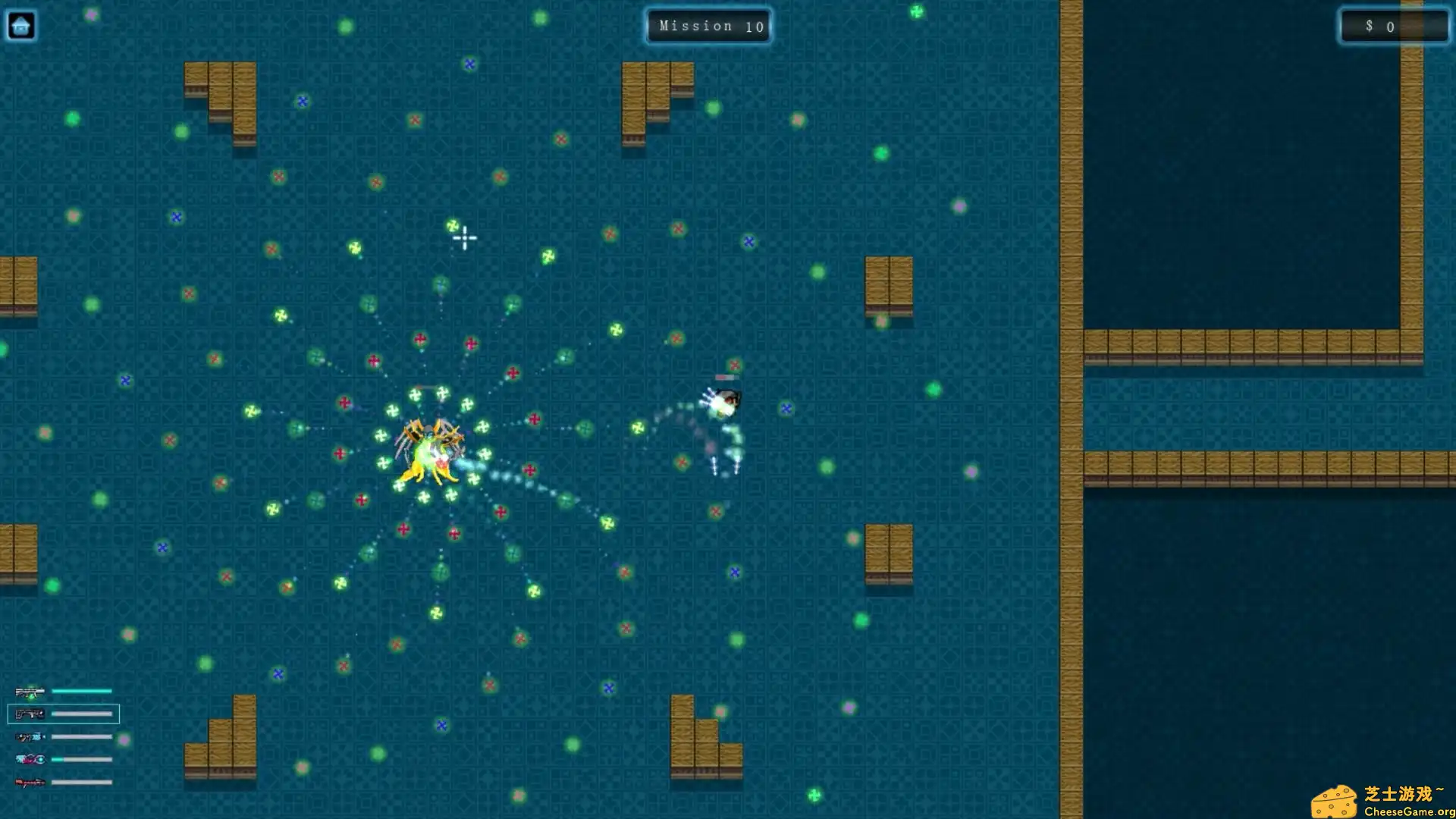Viewport: 1456px width, 819px height.
Task: Click the dollar money counter display
Action: [x=1392, y=26]
